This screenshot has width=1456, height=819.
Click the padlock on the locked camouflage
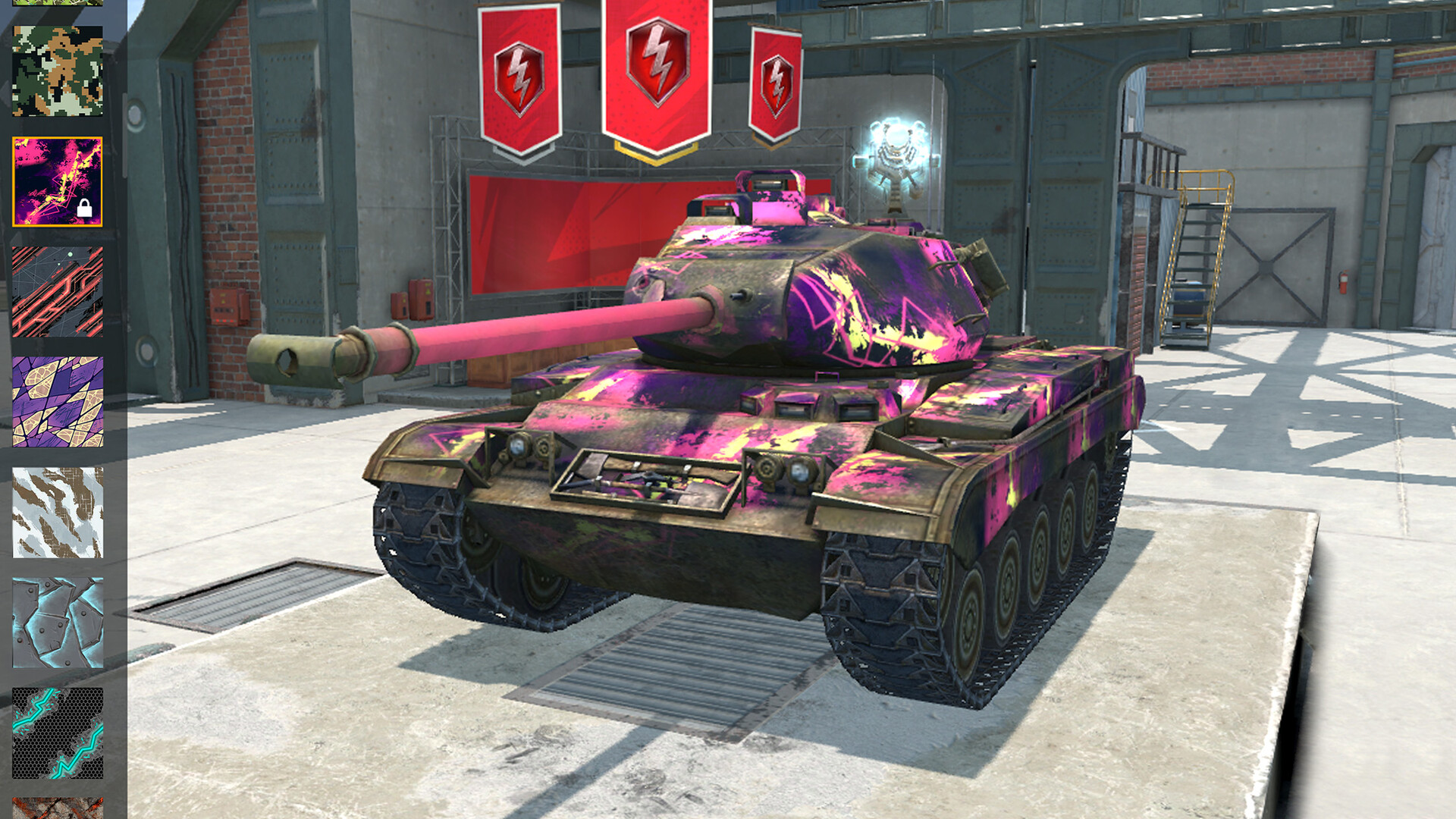pyautogui.click(x=83, y=206)
